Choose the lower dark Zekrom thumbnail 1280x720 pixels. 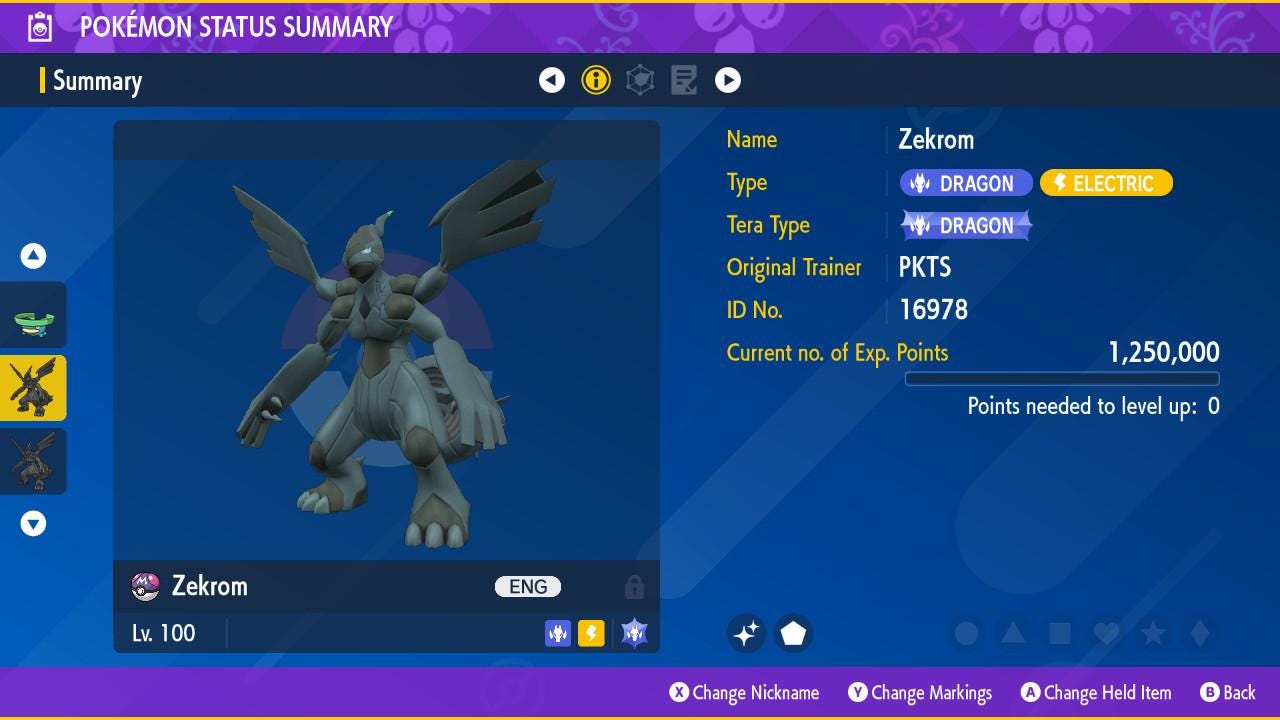tap(34, 461)
